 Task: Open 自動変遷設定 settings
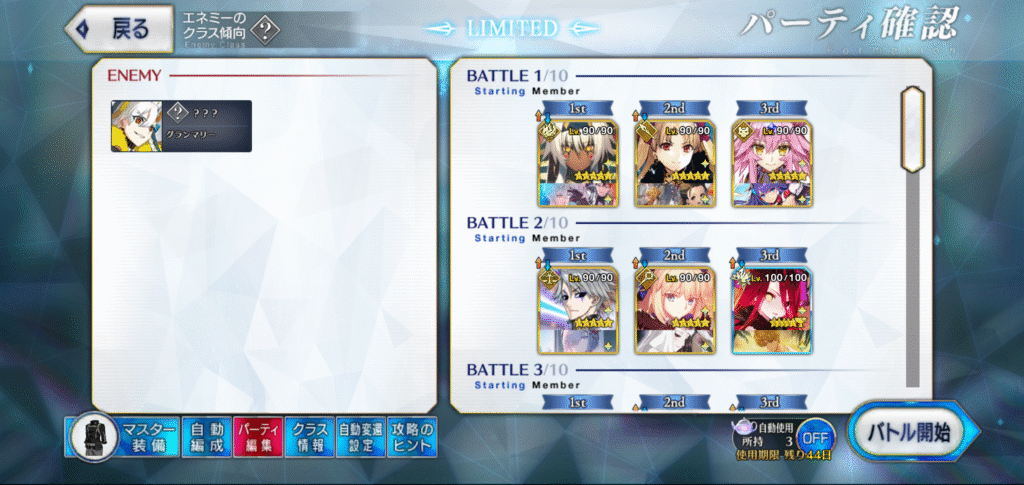click(360, 438)
